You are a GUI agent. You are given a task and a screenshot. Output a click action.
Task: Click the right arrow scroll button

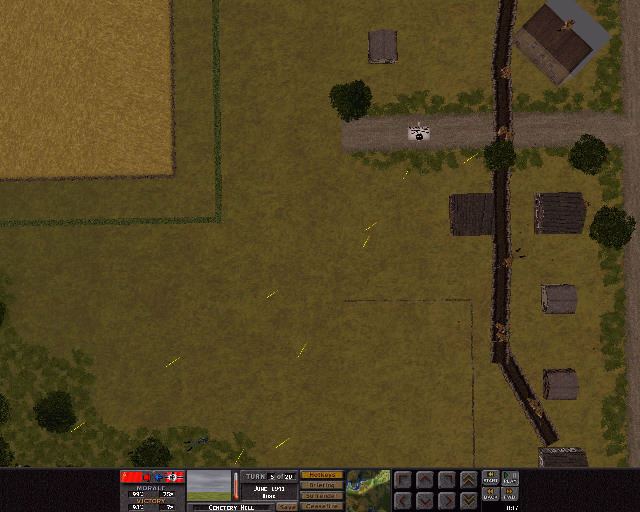click(446, 499)
